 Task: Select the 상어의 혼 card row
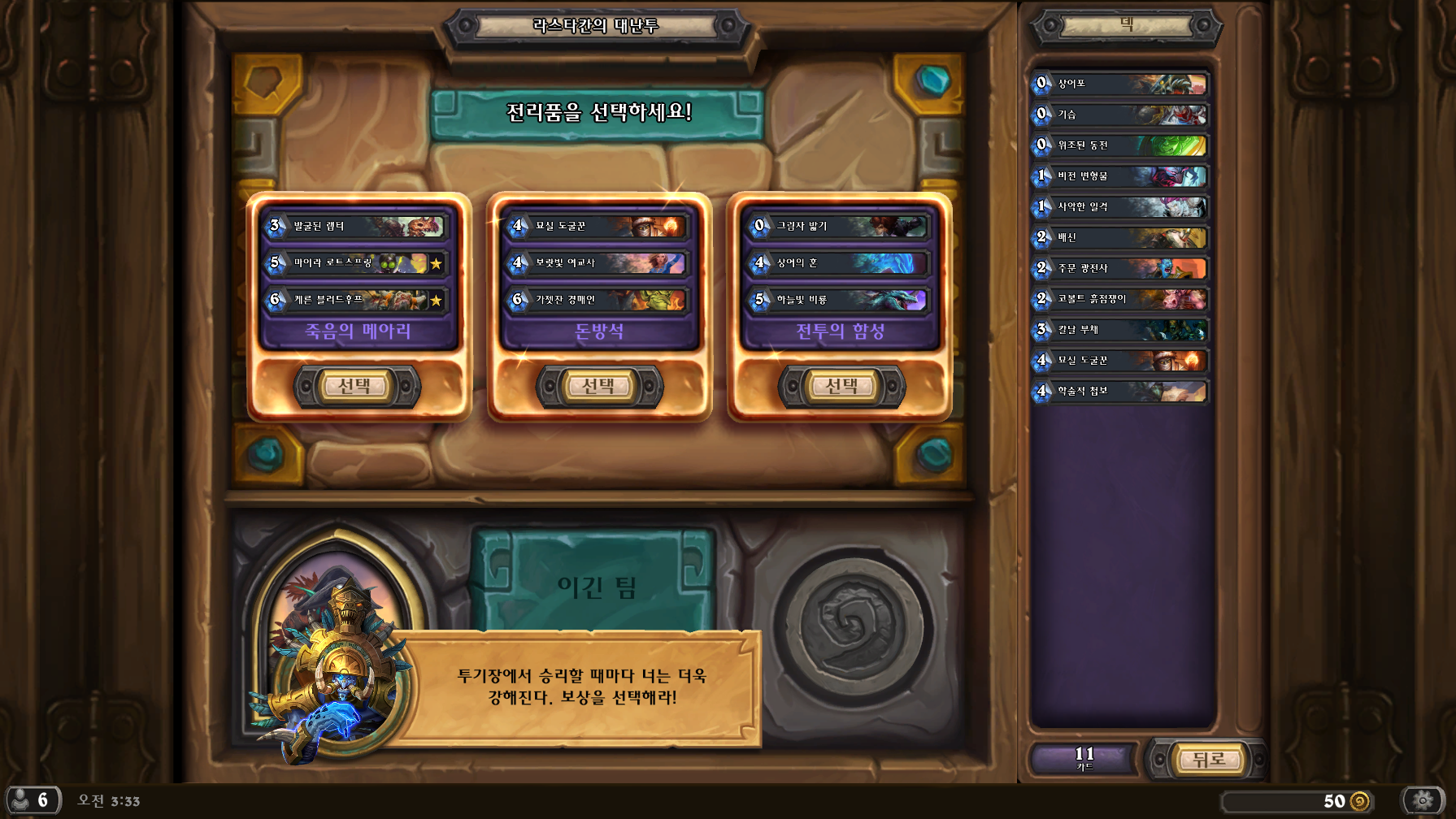tap(840, 263)
